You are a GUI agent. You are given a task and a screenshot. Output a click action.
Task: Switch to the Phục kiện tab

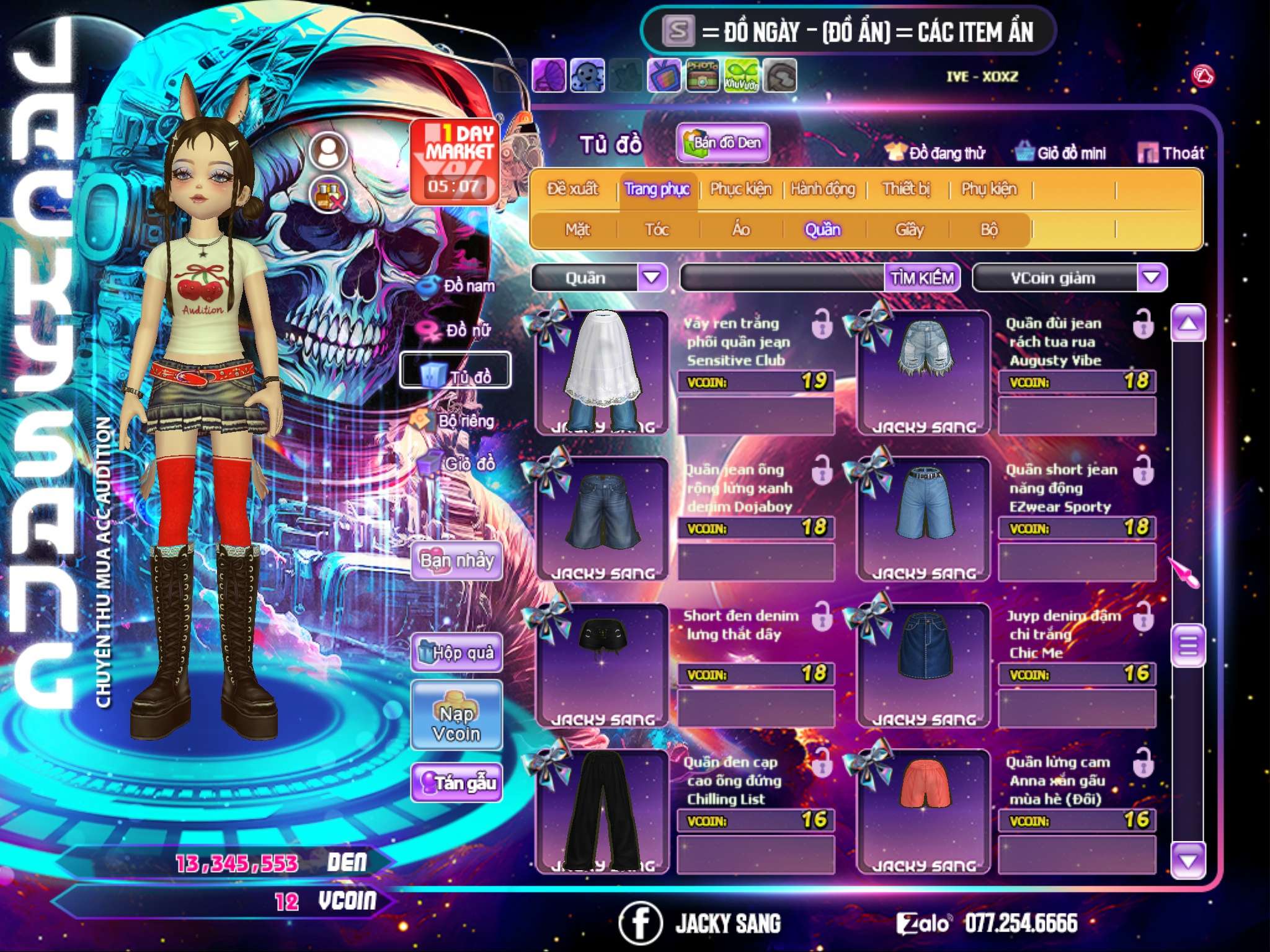[740, 188]
